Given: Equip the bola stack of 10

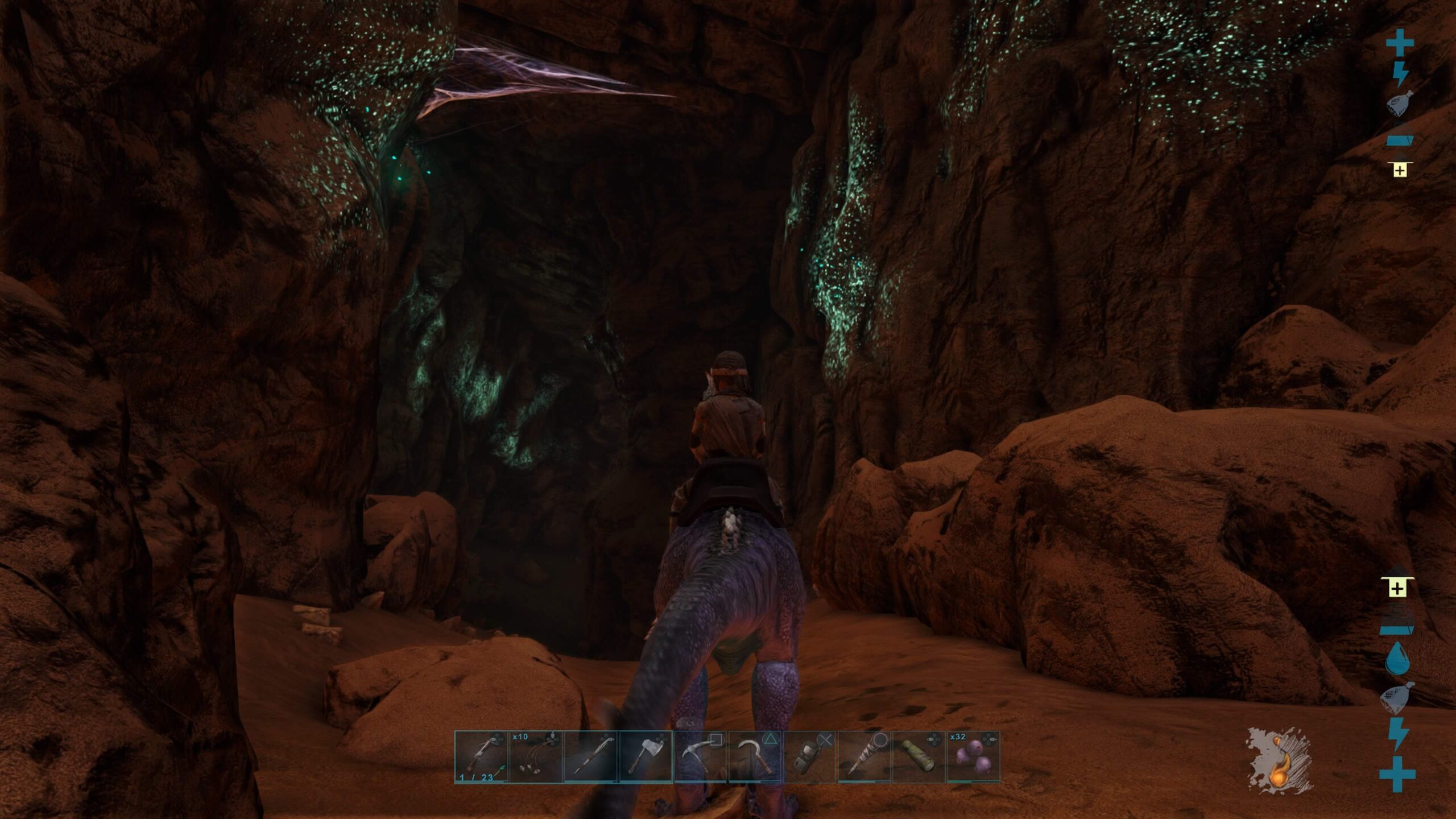Looking at the screenshot, I should pyautogui.click(x=536, y=757).
